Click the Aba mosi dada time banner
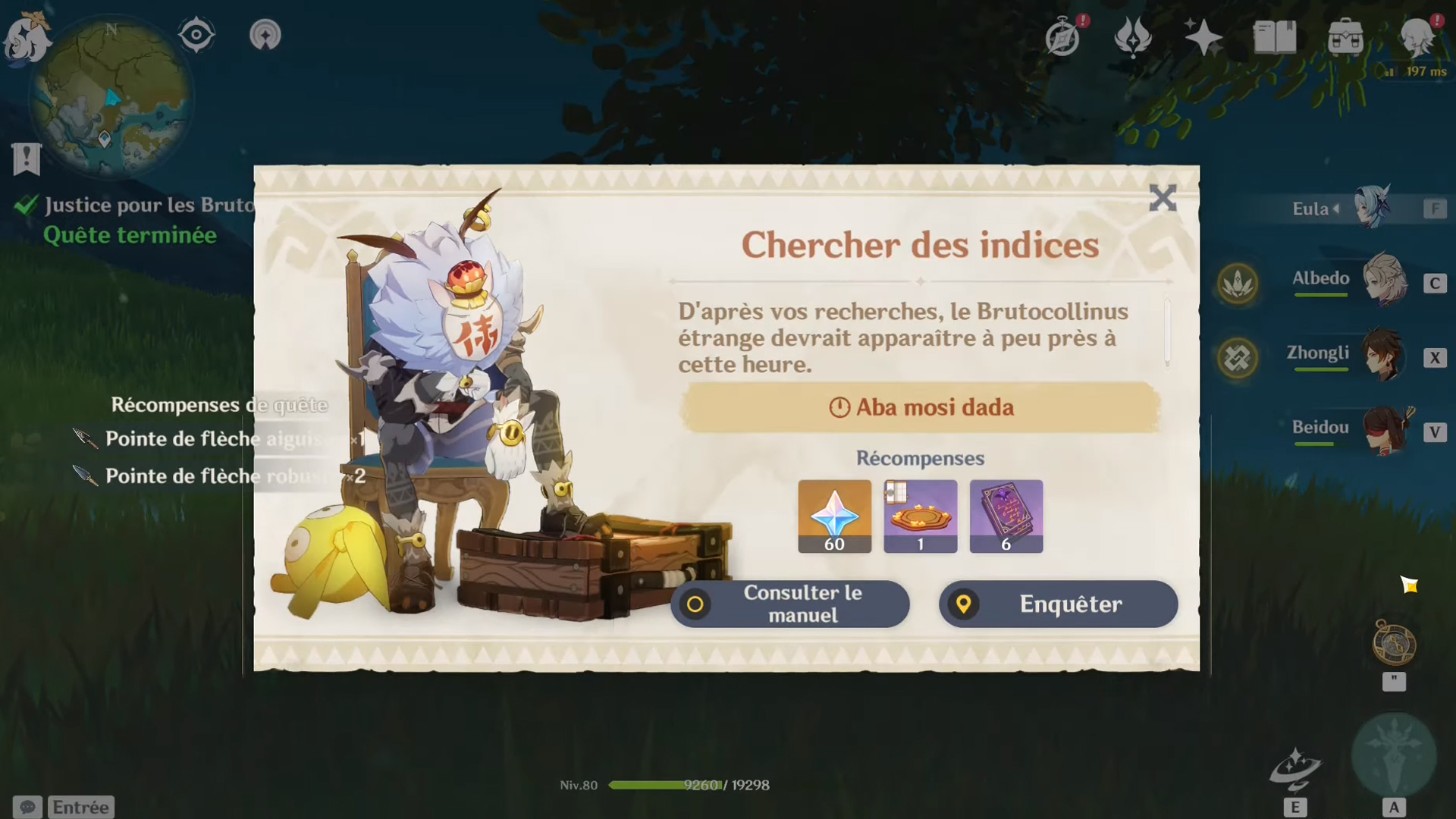 920,407
